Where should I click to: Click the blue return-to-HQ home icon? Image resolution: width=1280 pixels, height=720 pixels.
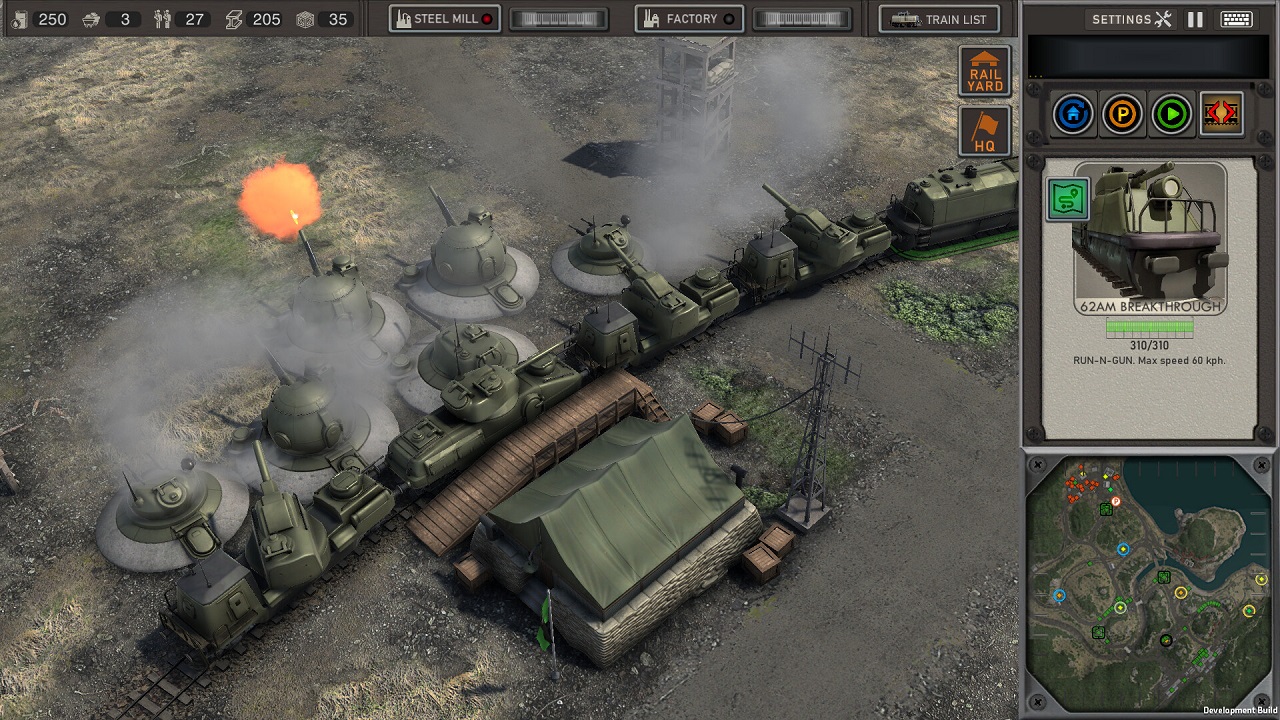1073,113
